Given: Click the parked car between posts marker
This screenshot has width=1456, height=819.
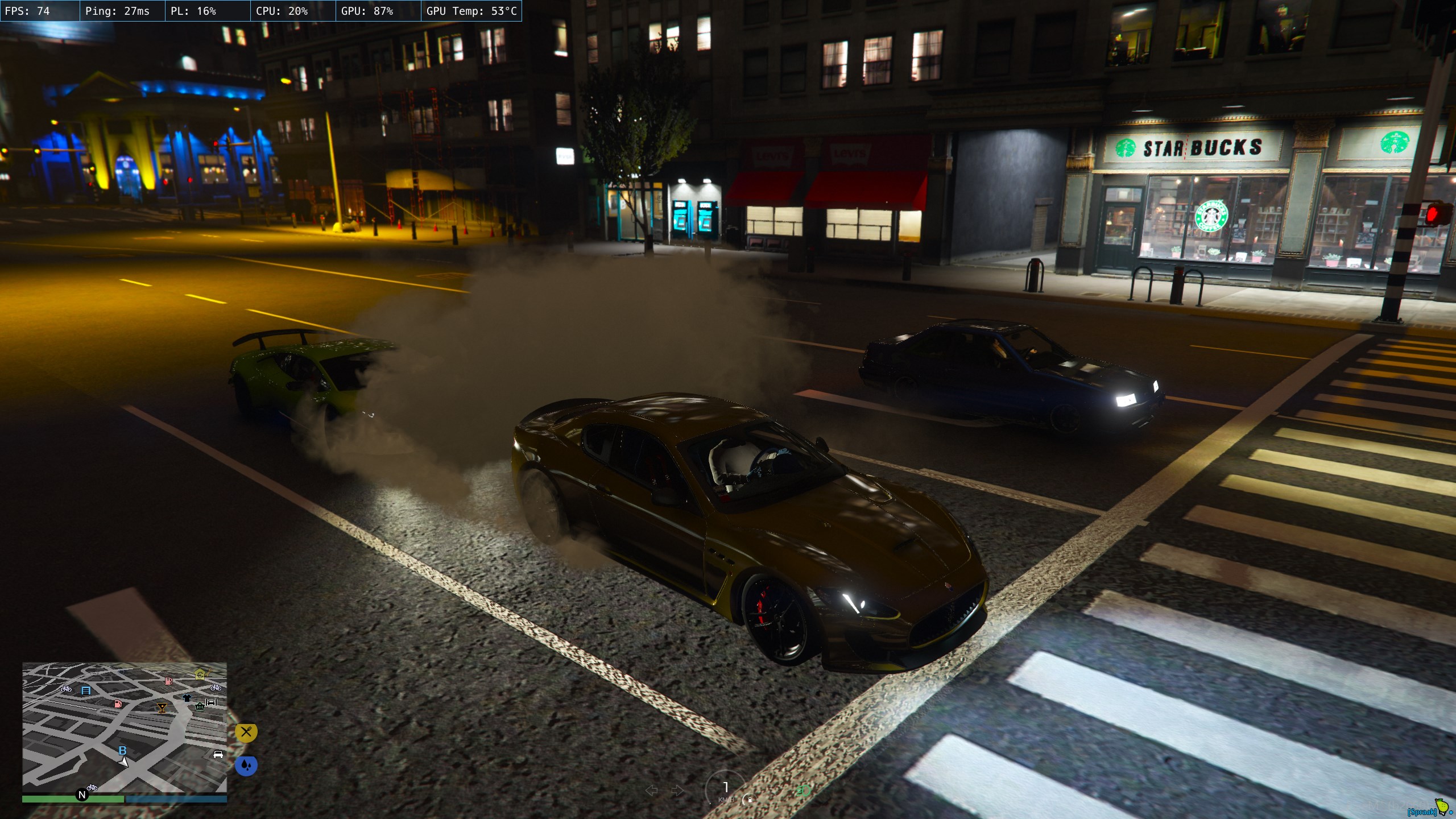Looking at the screenshot, I should (x=211, y=702).
